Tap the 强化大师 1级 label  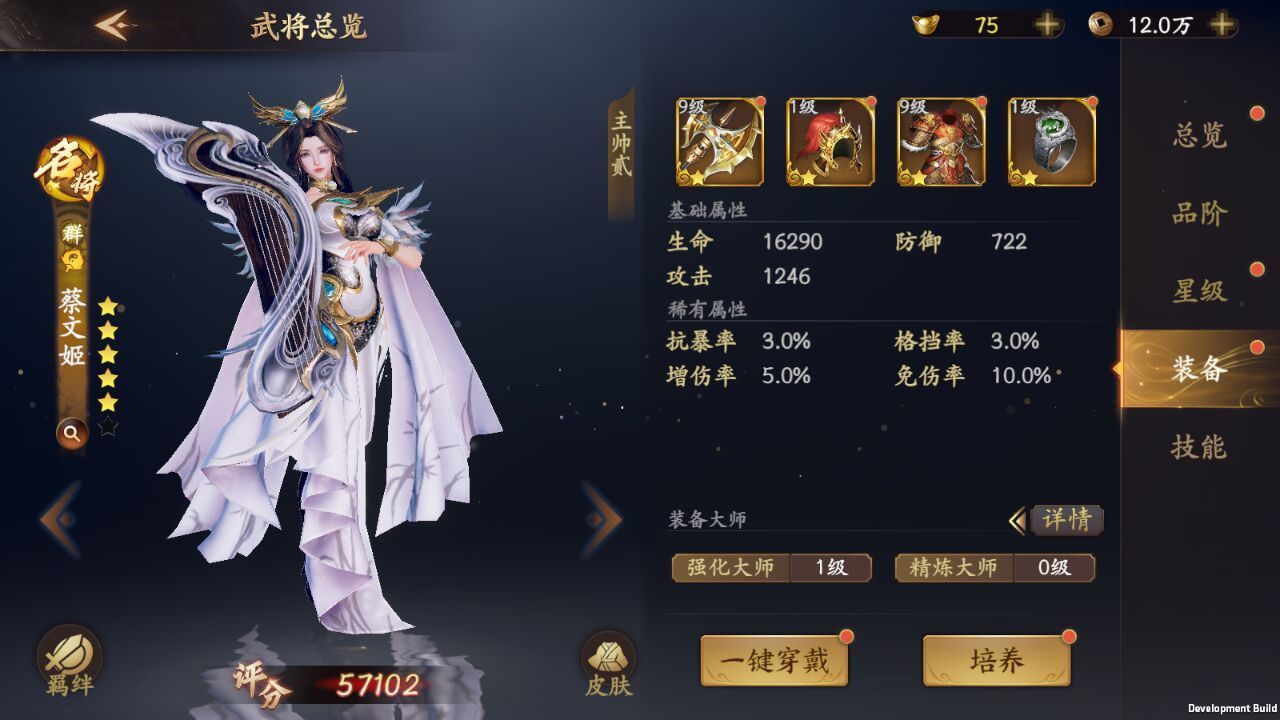click(x=770, y=567)
